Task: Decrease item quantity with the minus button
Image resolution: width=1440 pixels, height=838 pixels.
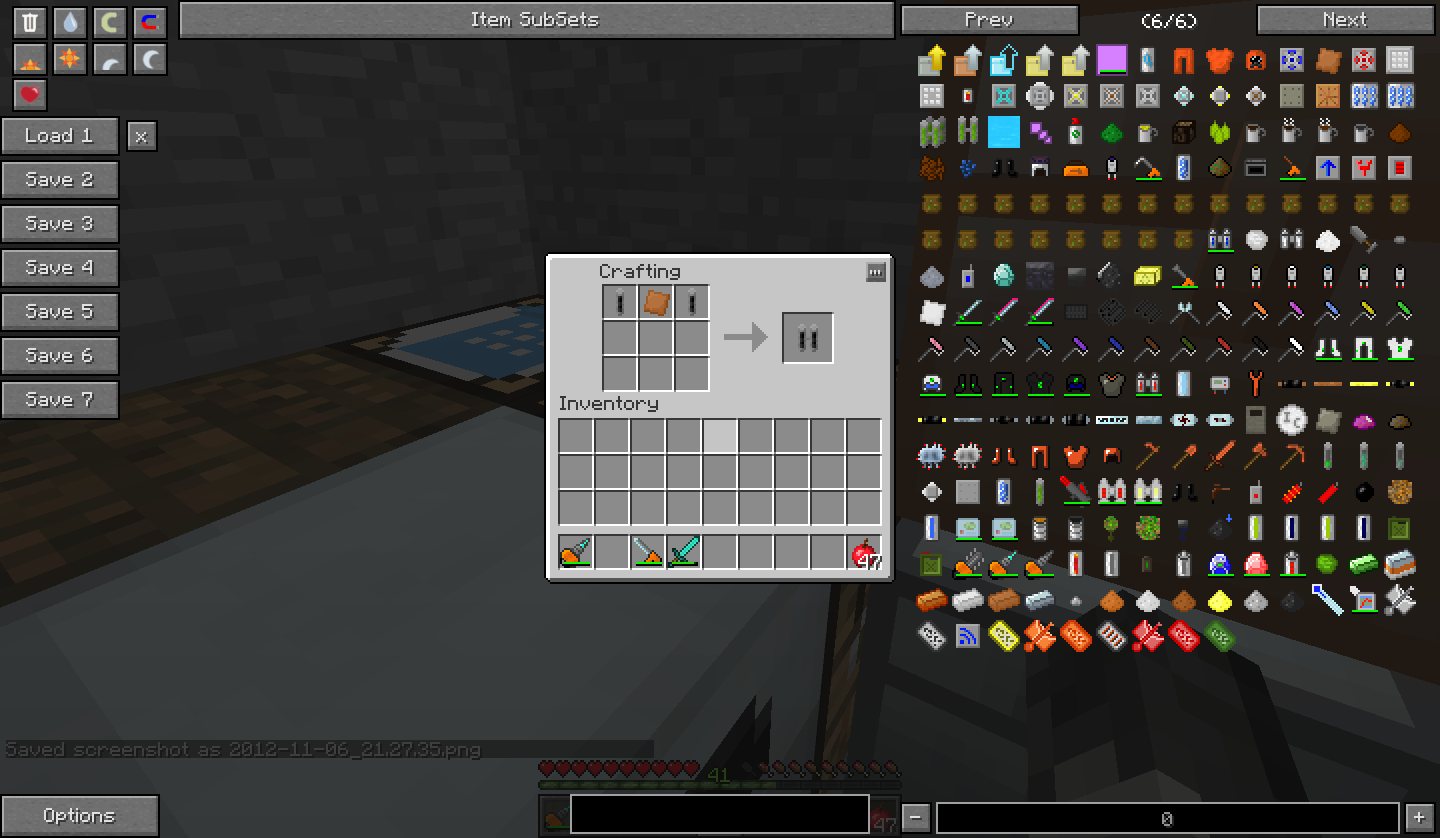Action: [916, 818]
